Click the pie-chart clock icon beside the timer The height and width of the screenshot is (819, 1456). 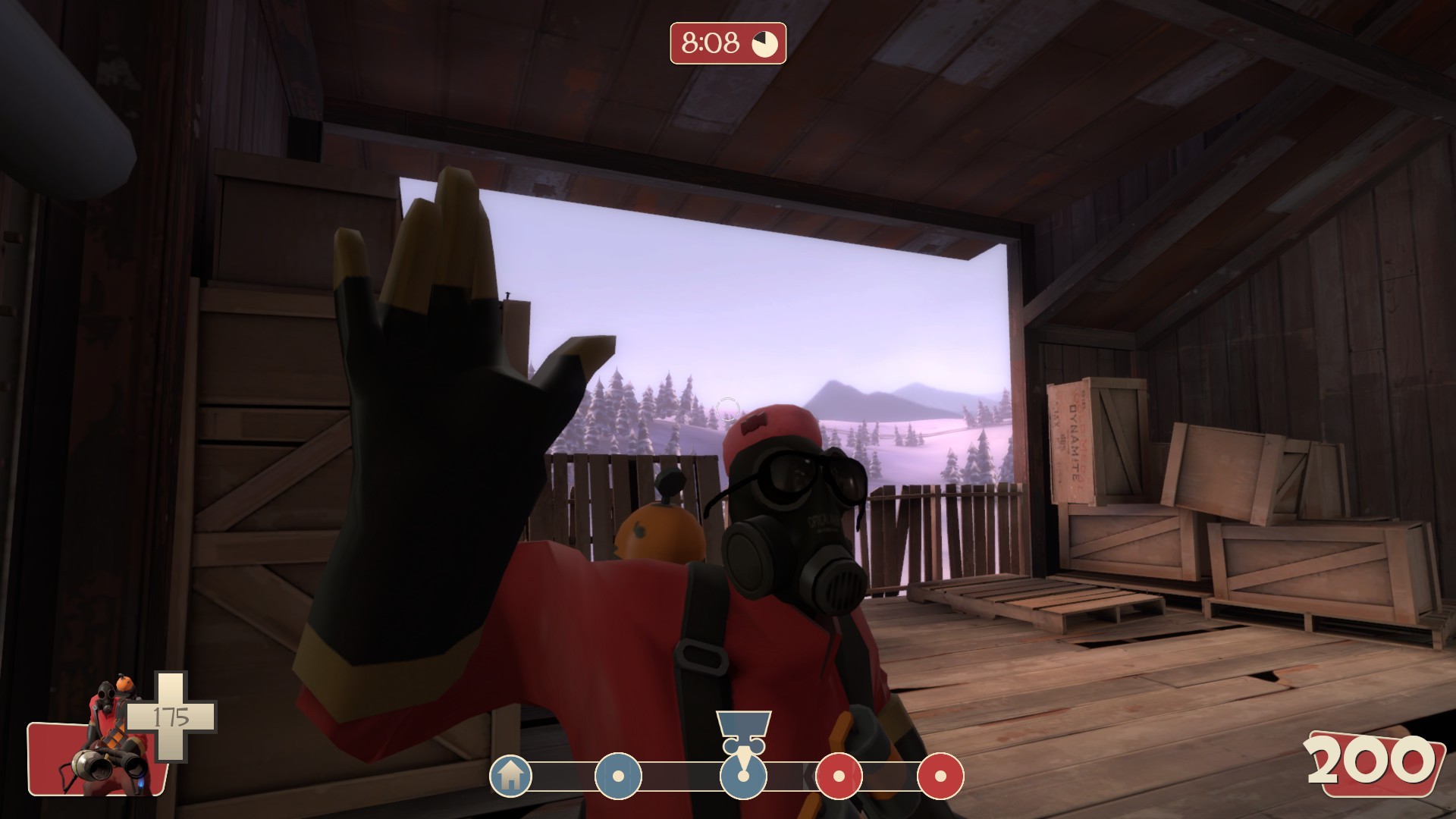[764, 43]
